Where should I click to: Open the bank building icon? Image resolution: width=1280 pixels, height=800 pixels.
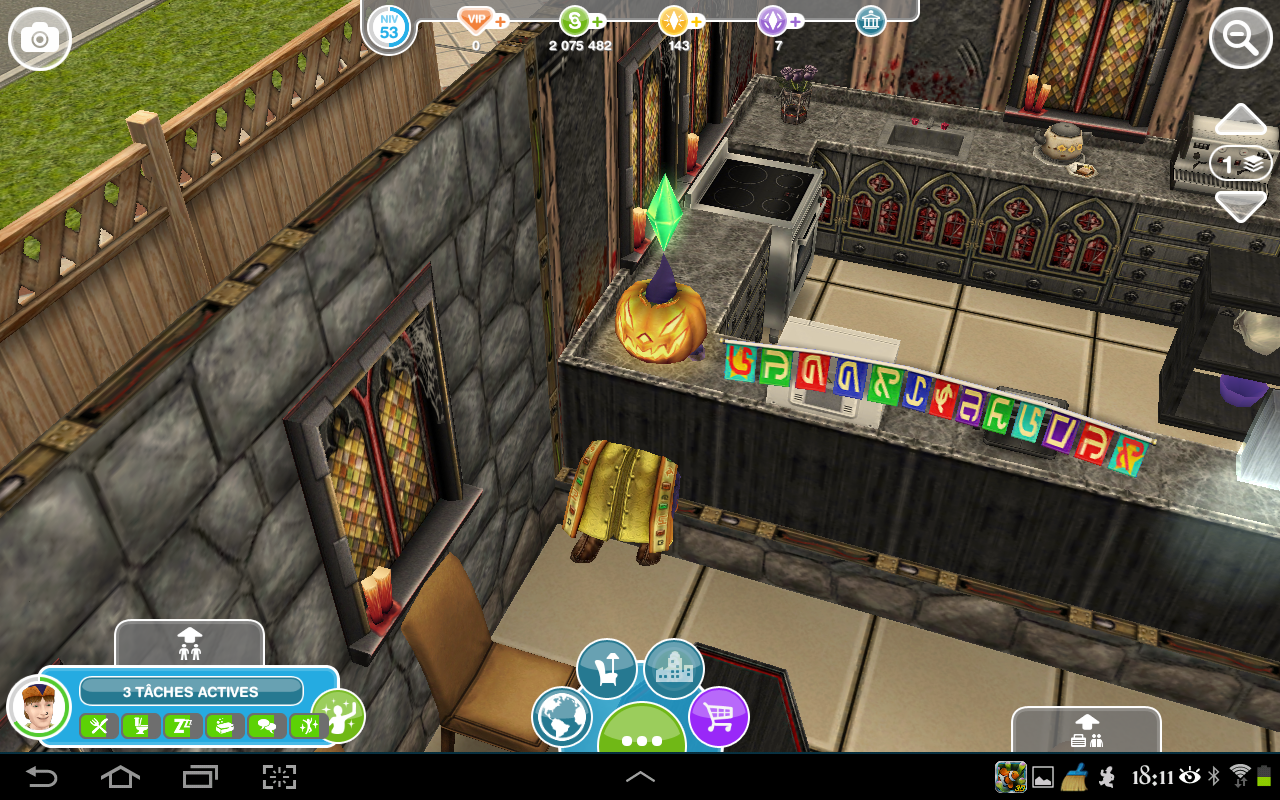[x=871, y=21]
